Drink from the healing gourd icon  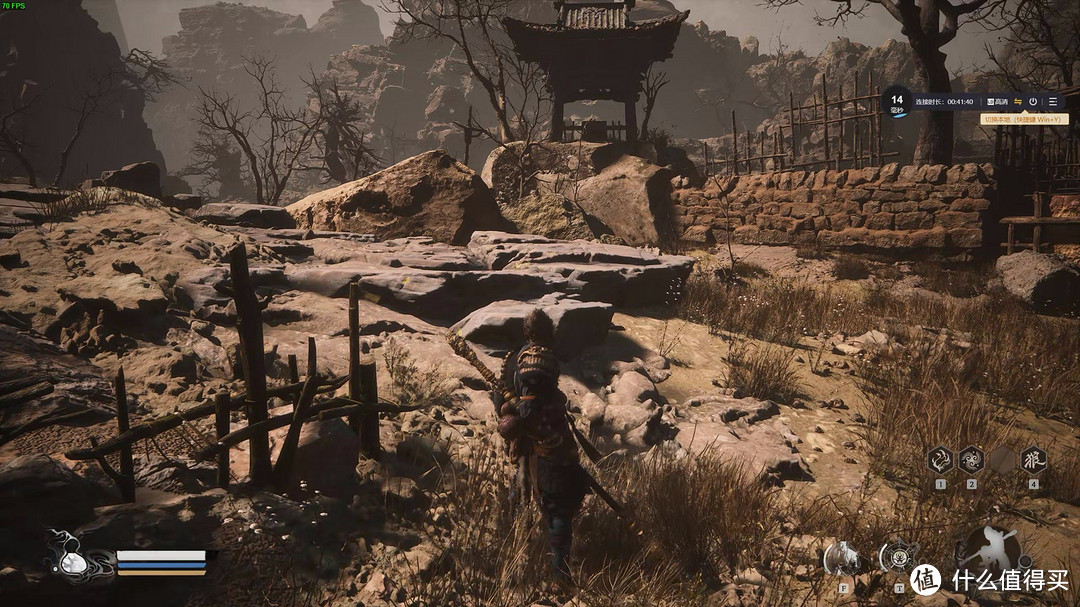click(72, 562)
